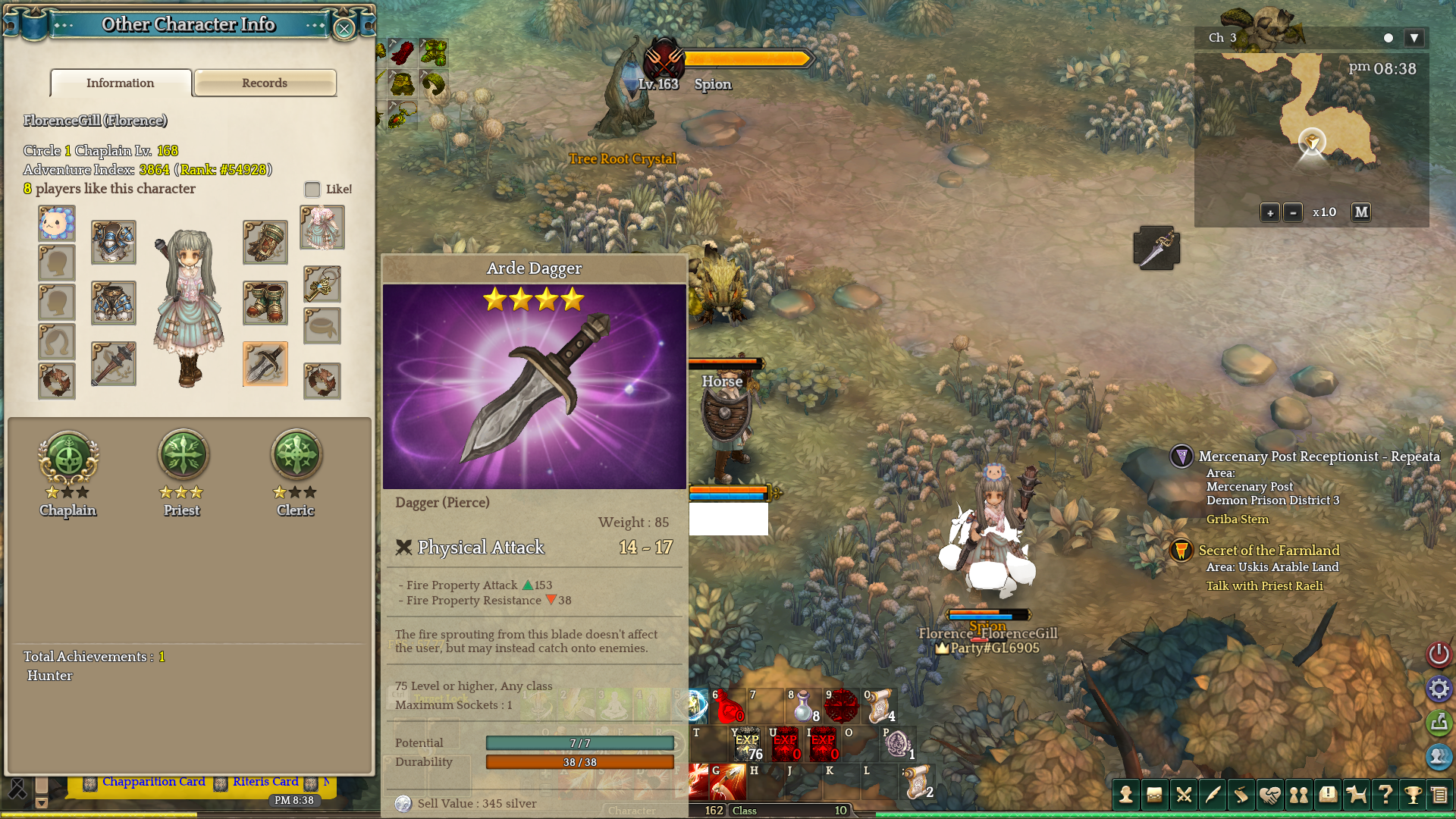Tick the Like! checkbox

click(312, 189)
